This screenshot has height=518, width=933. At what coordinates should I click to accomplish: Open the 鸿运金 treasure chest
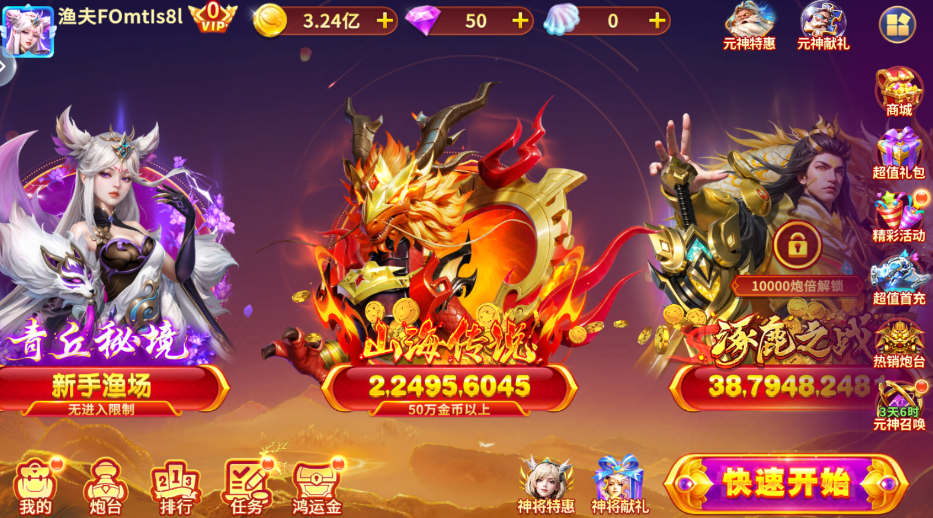pos(317,485)
